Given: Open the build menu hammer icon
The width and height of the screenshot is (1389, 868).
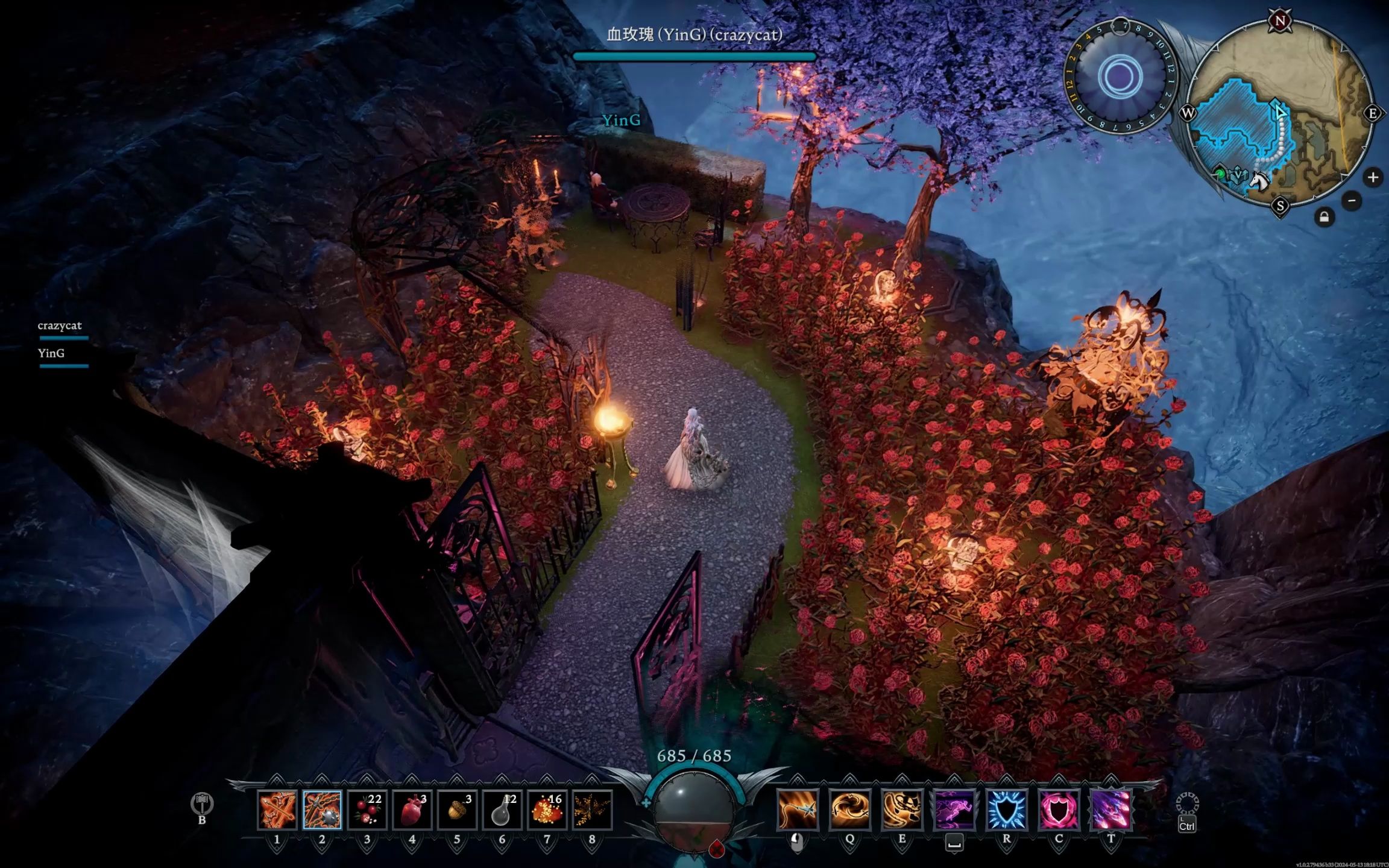Looking at the screenshot, I should pyautogui.click(x=202, y=804).
